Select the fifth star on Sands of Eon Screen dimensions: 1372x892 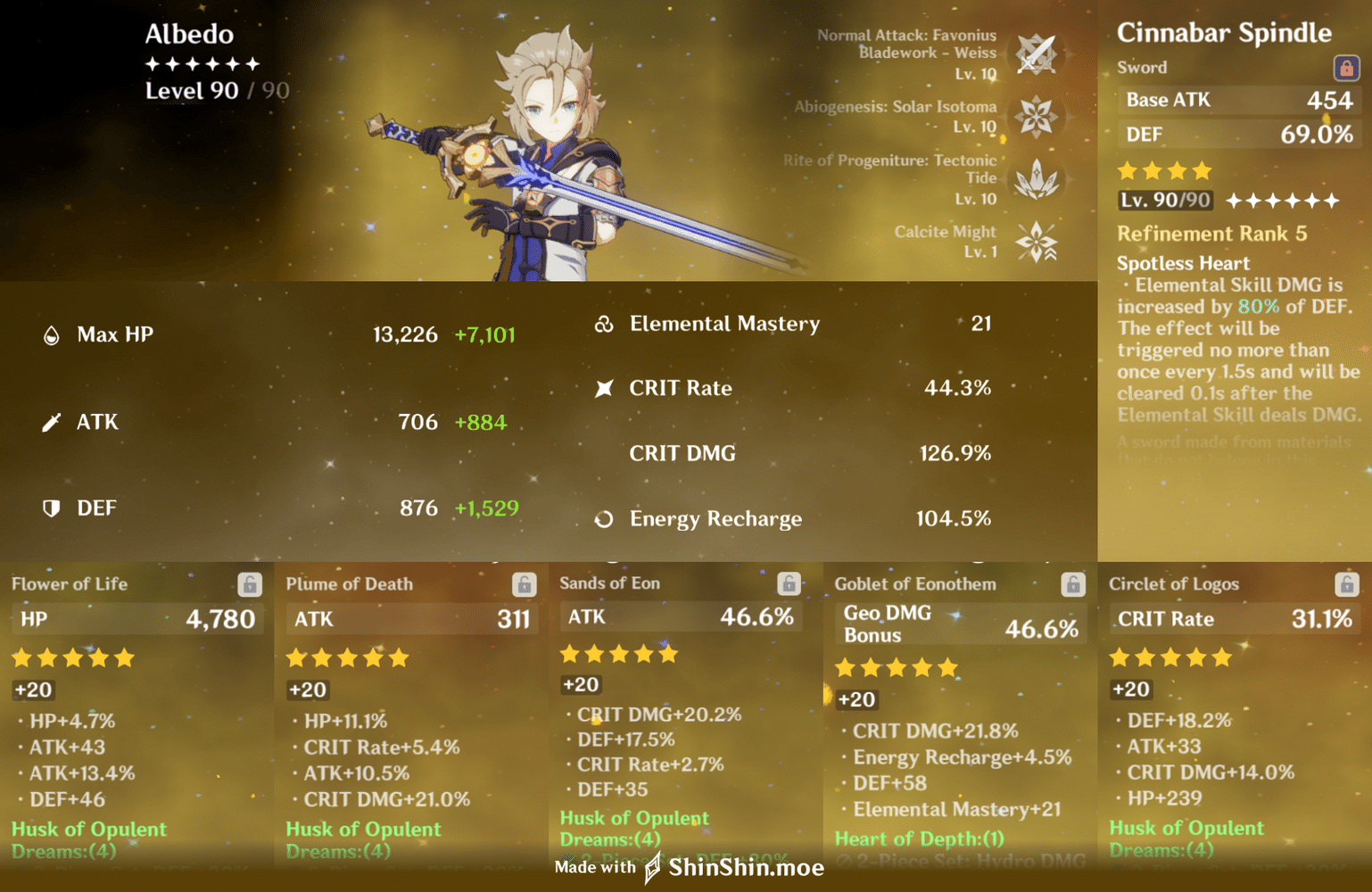(670, 654)
